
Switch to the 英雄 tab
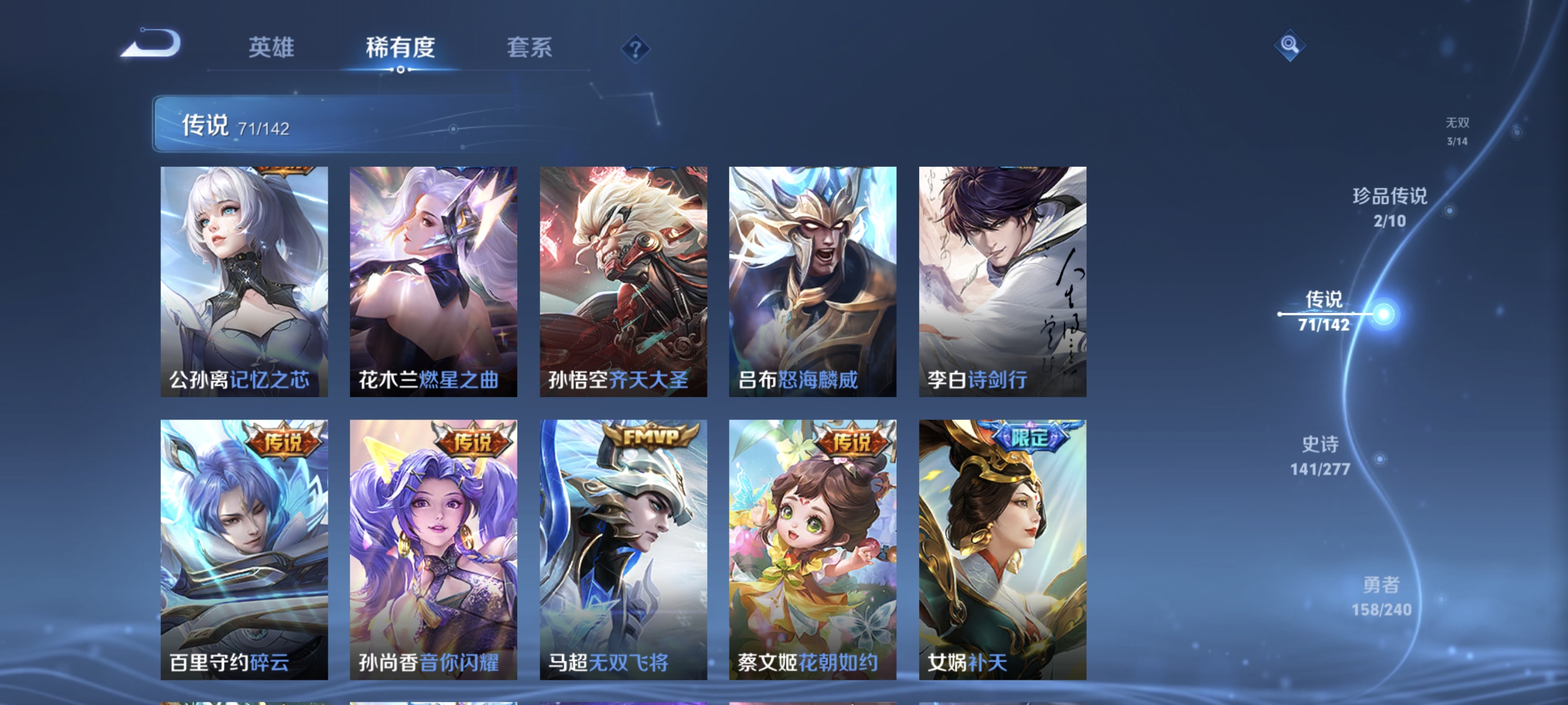tap(272, 48)
